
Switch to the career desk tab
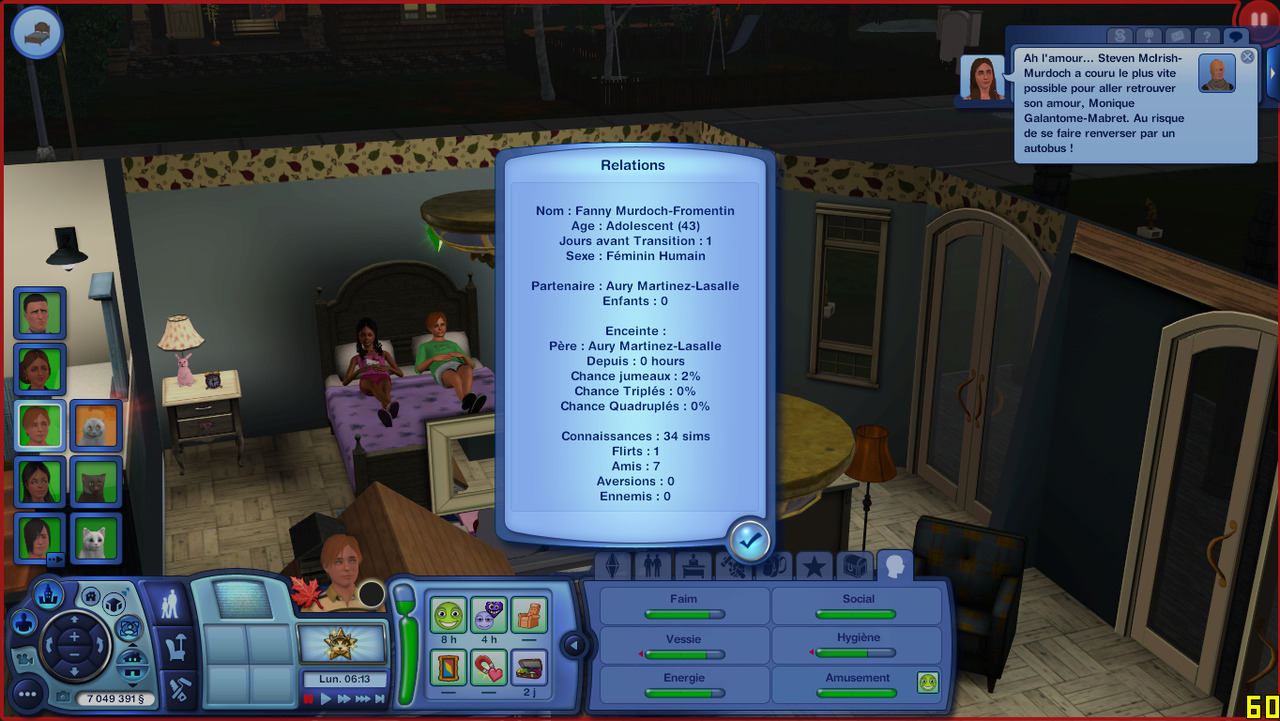(693, 567)
